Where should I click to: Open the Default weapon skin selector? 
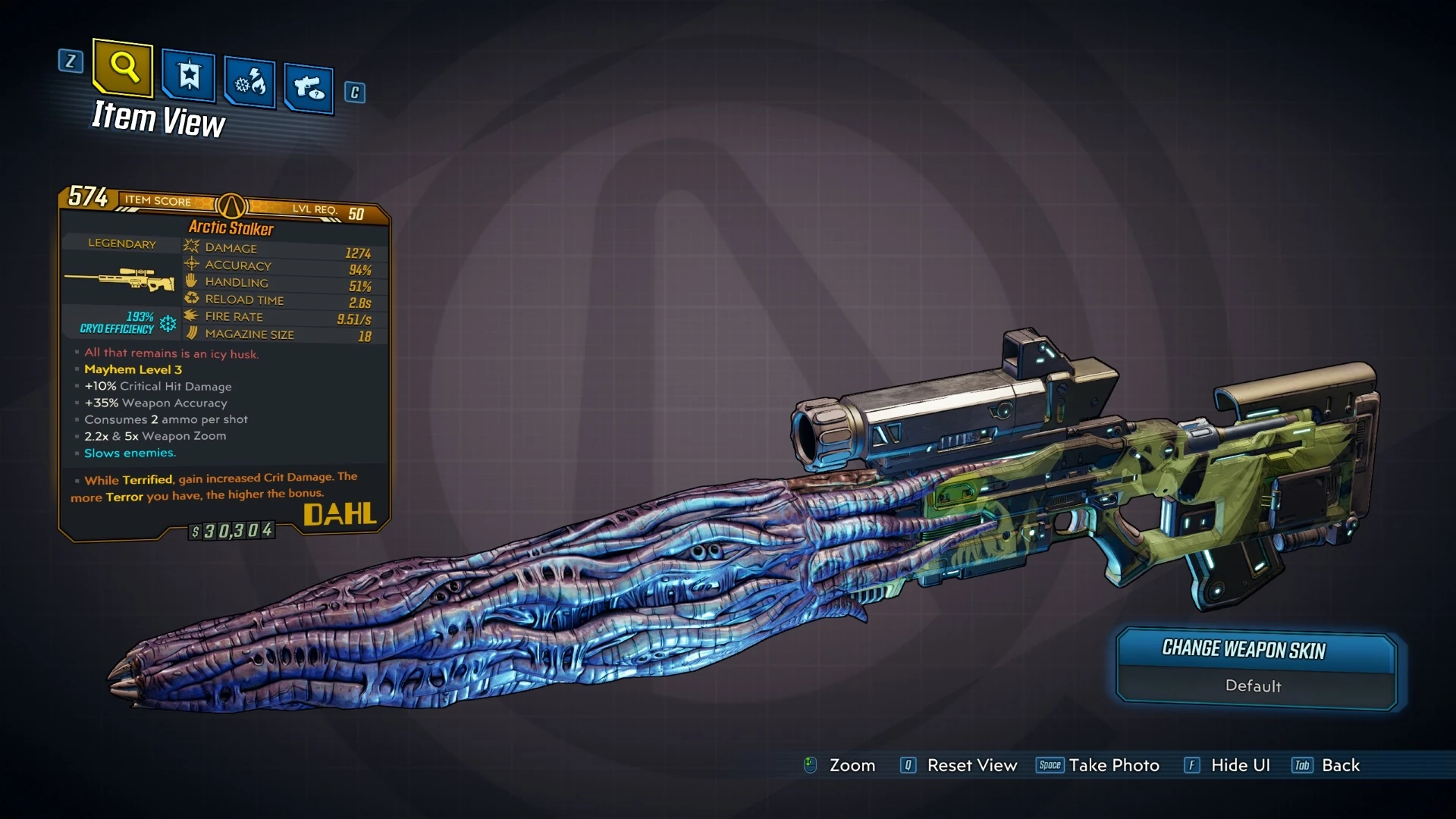click(1253, 686)
